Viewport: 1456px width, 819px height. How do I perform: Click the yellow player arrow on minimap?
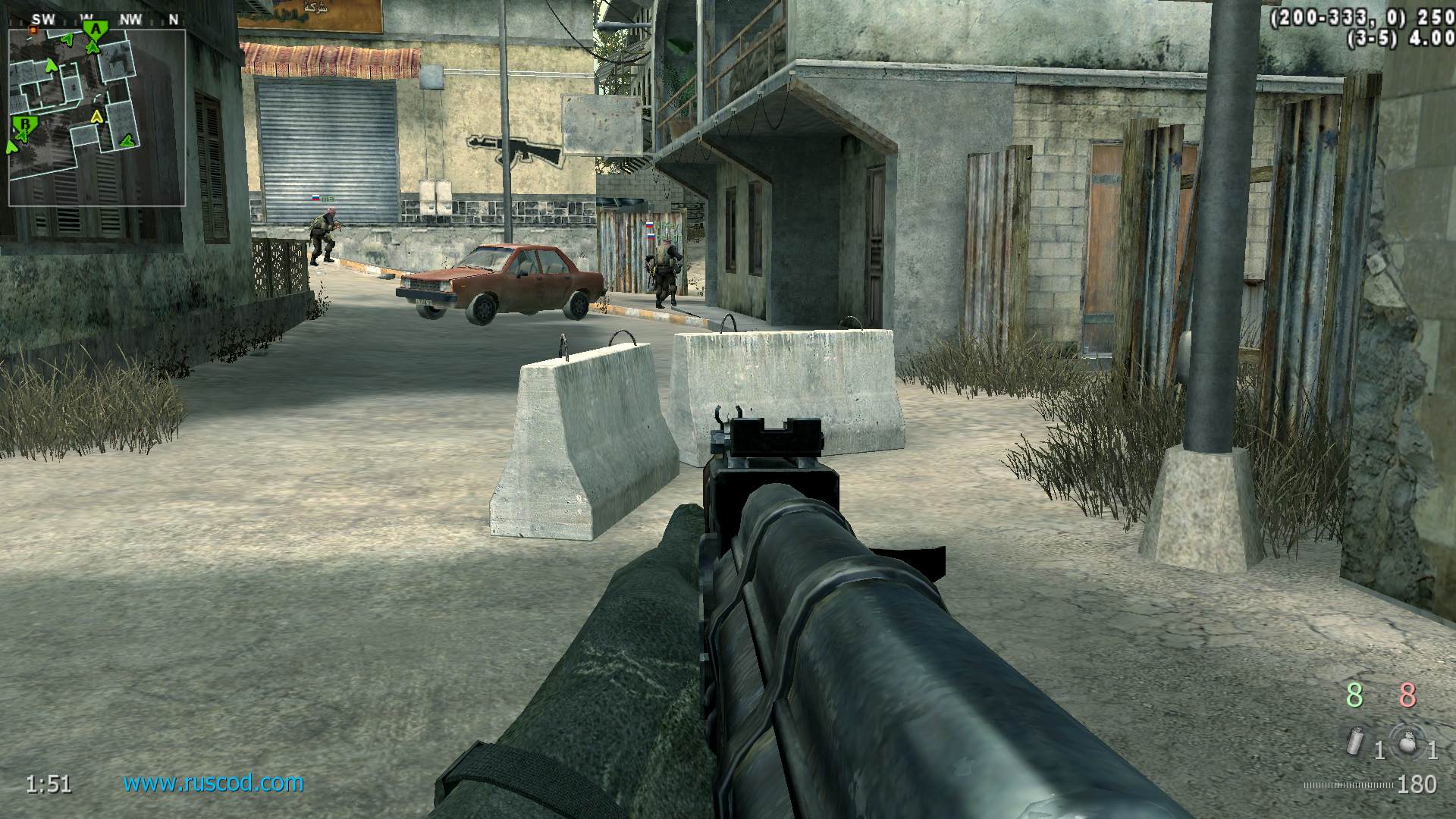[96, 117]
